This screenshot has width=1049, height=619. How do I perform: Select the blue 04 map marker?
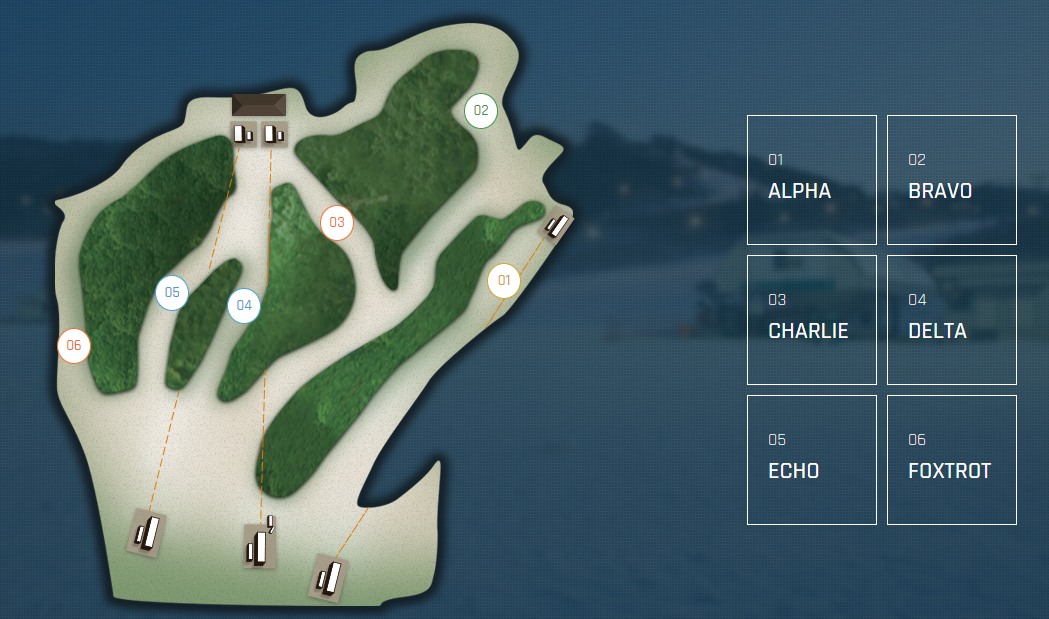click(x=244, y=305)
